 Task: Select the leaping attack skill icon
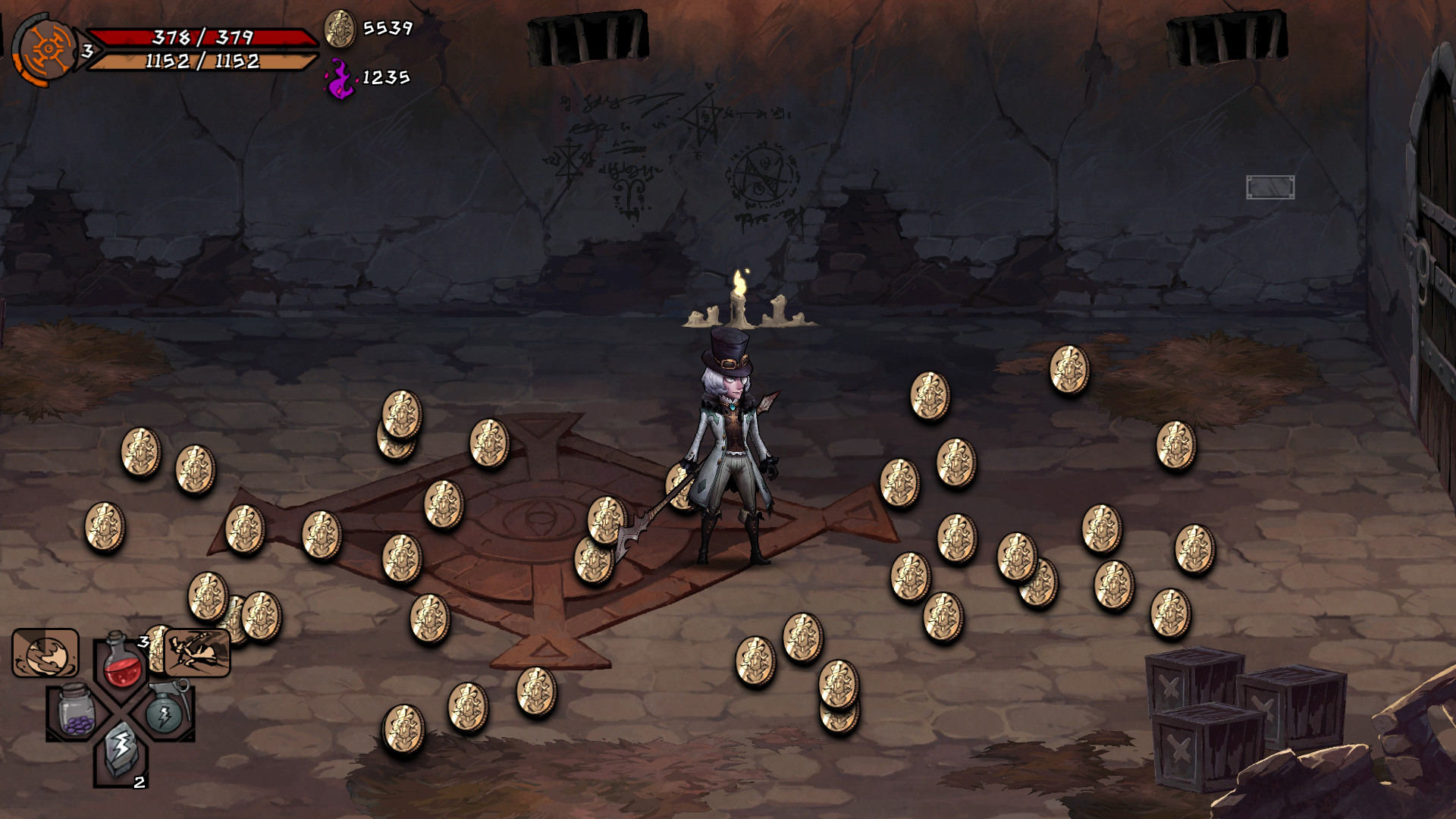pyautogui.click(x=196, y=653)
